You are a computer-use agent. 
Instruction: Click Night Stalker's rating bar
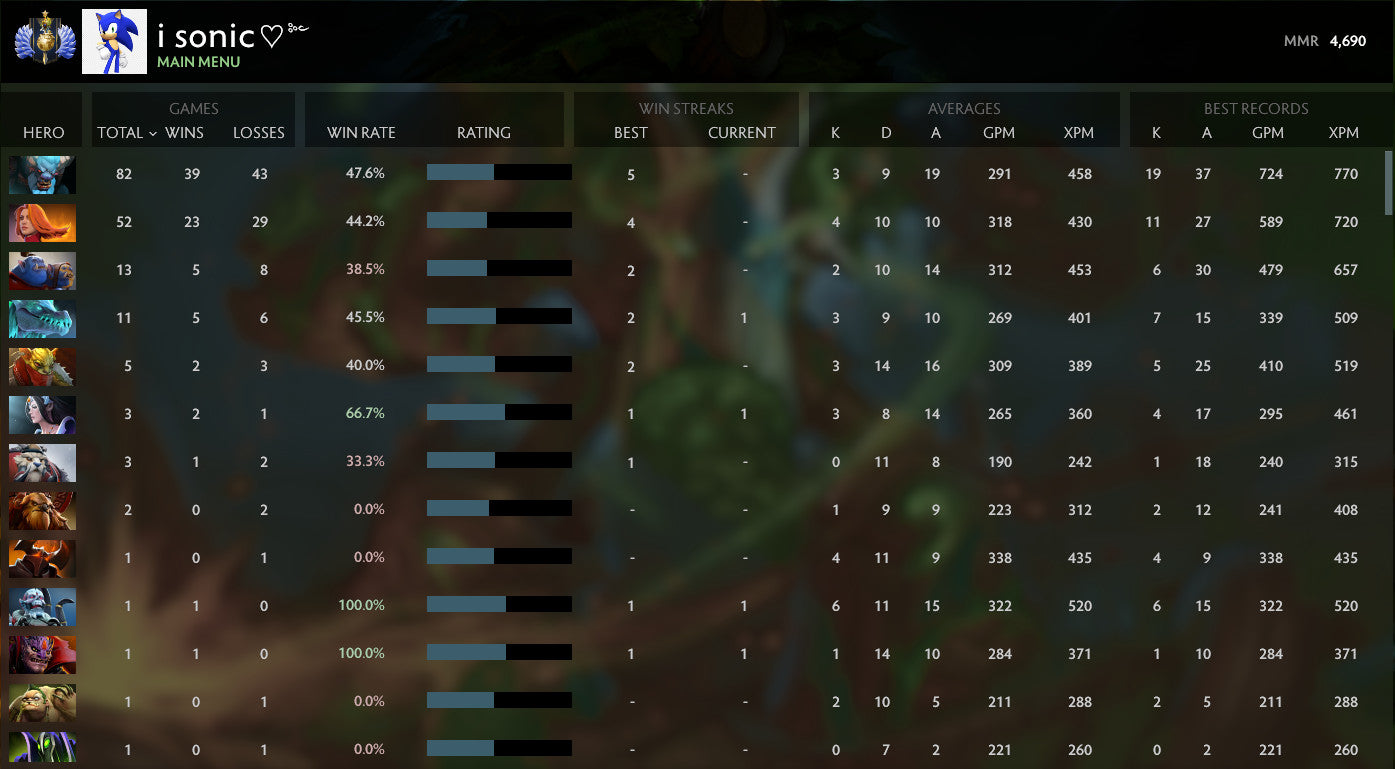tap(499, 172)
